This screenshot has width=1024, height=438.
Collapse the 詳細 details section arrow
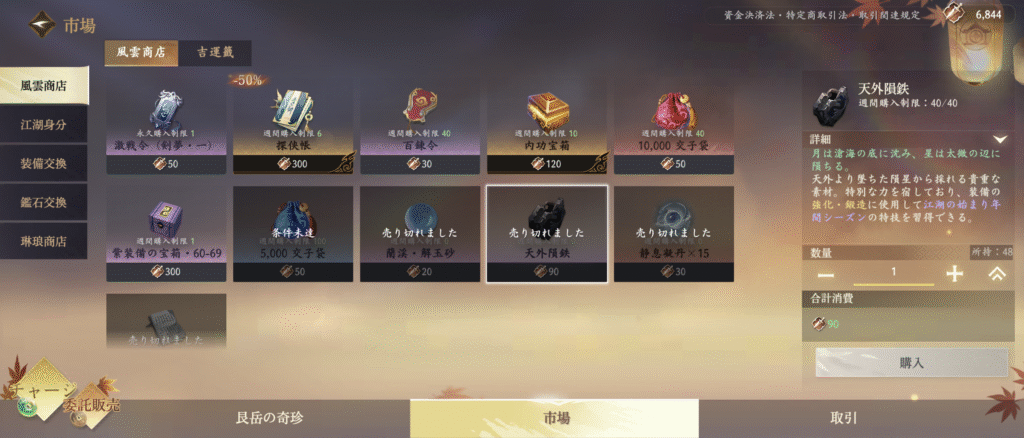[x=998, y=139]
